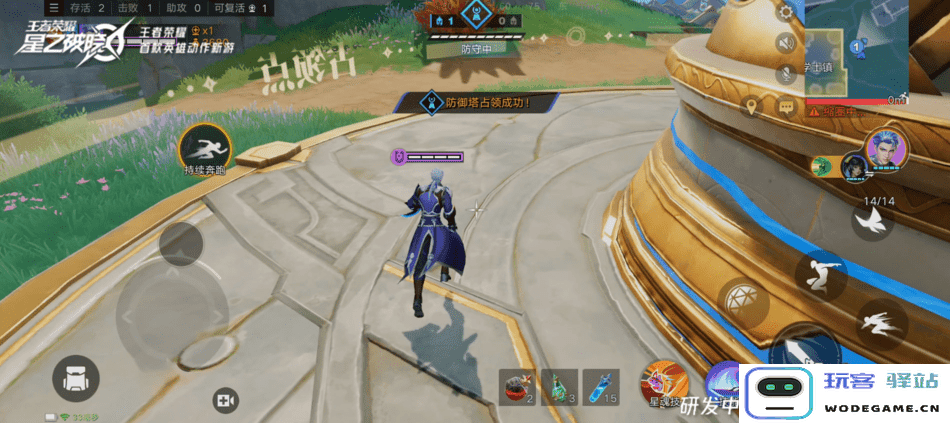Use the blue crystal item with 15 count
The width and height of the screenshot is (950, 423).
point(599,386)
